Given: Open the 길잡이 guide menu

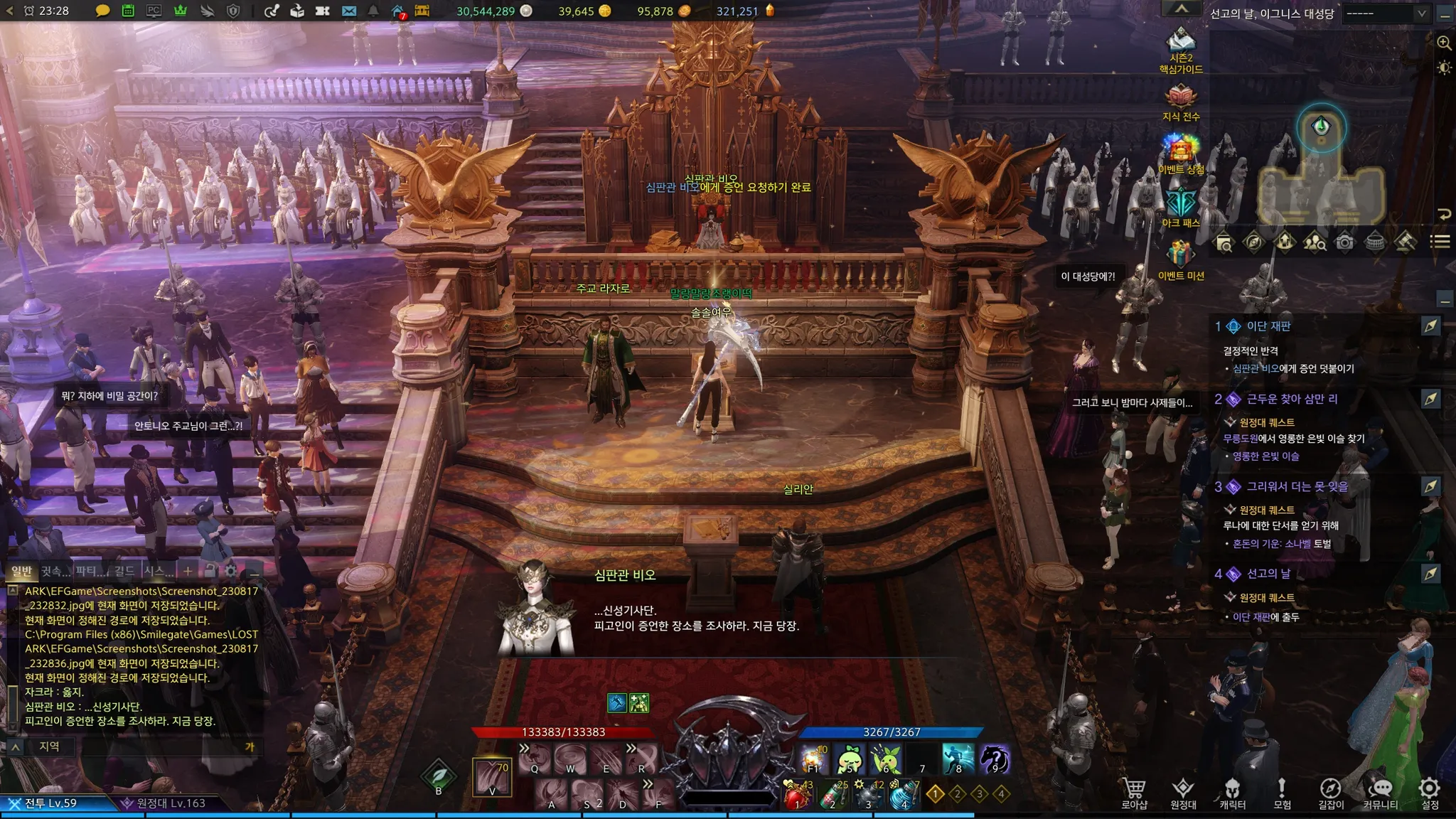Looking at the screenshot, I should point(1330,792).
